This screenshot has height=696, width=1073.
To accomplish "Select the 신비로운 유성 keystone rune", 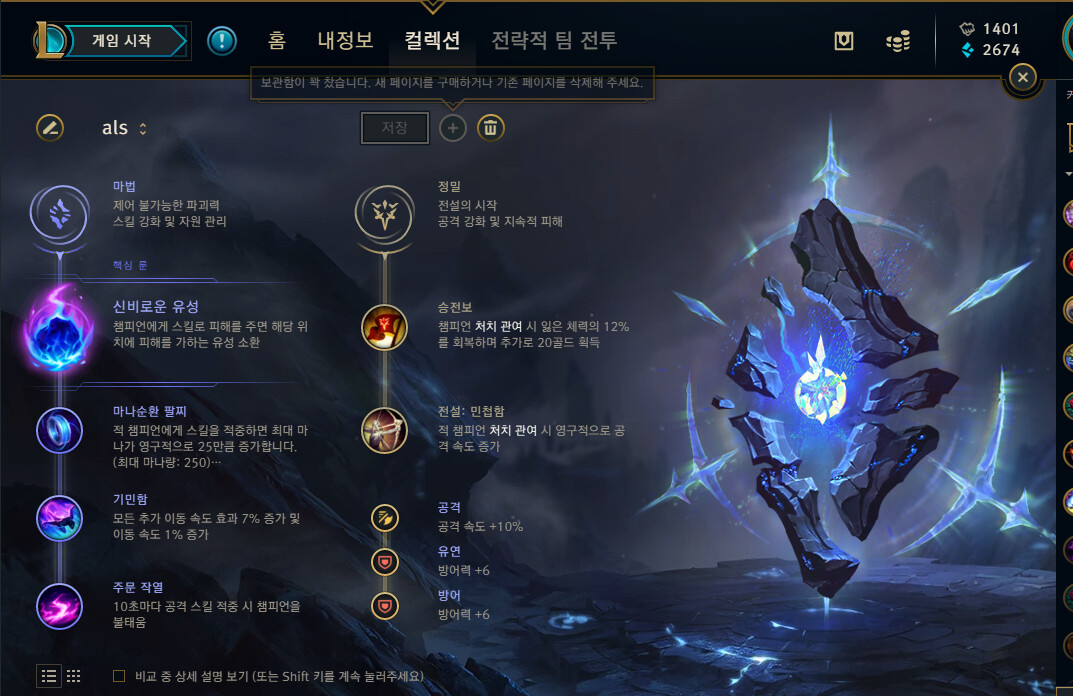I will pyautogui.click(x=59, y=325).
